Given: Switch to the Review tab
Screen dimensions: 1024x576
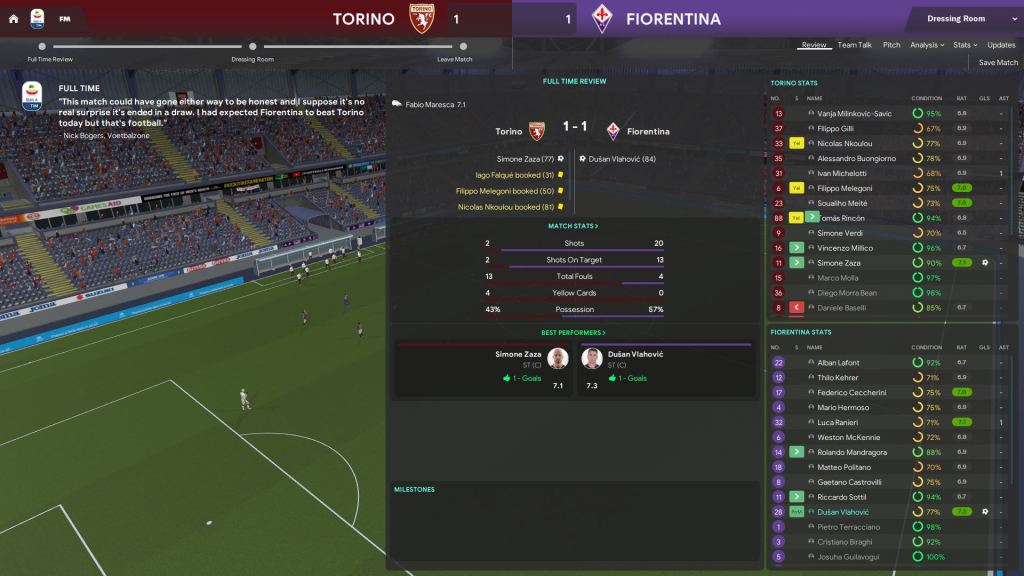Looking at the screenshot, I should [x=814, y=45].
